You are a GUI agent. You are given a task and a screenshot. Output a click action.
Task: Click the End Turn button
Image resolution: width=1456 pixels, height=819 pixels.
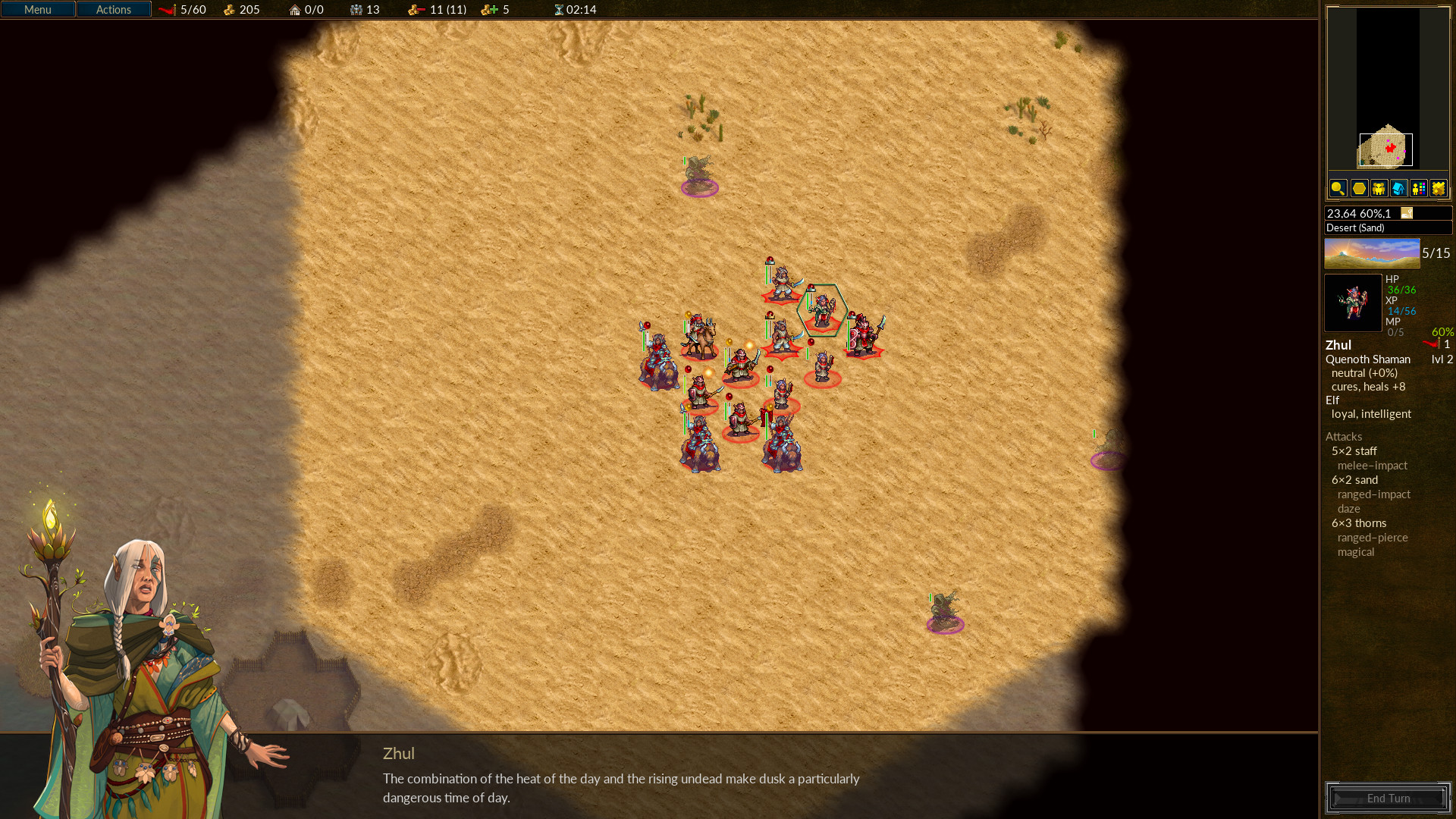point(1388,798)
